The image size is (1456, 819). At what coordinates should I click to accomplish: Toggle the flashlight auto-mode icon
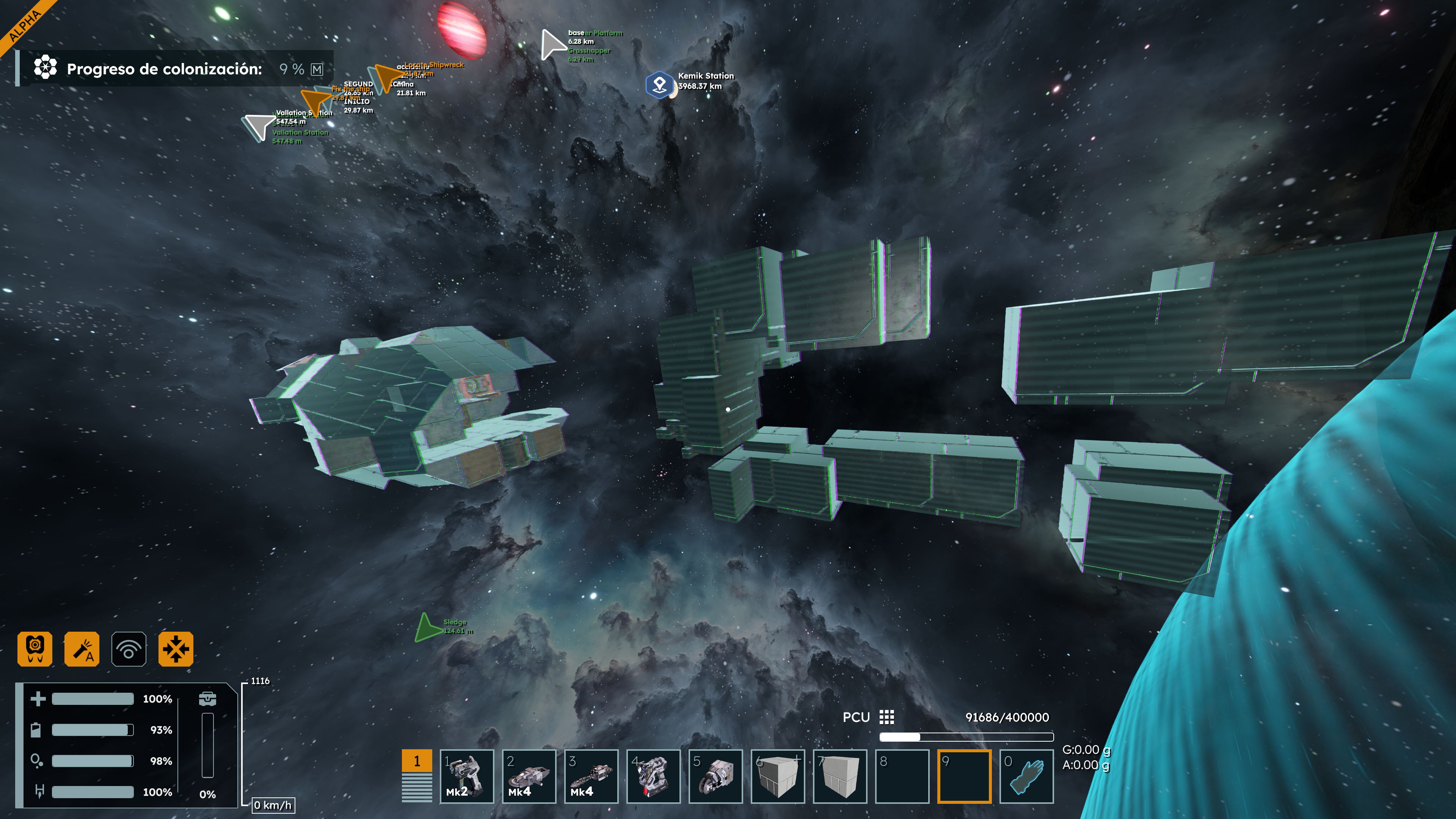pyautogui.click(x=82, y=648)
